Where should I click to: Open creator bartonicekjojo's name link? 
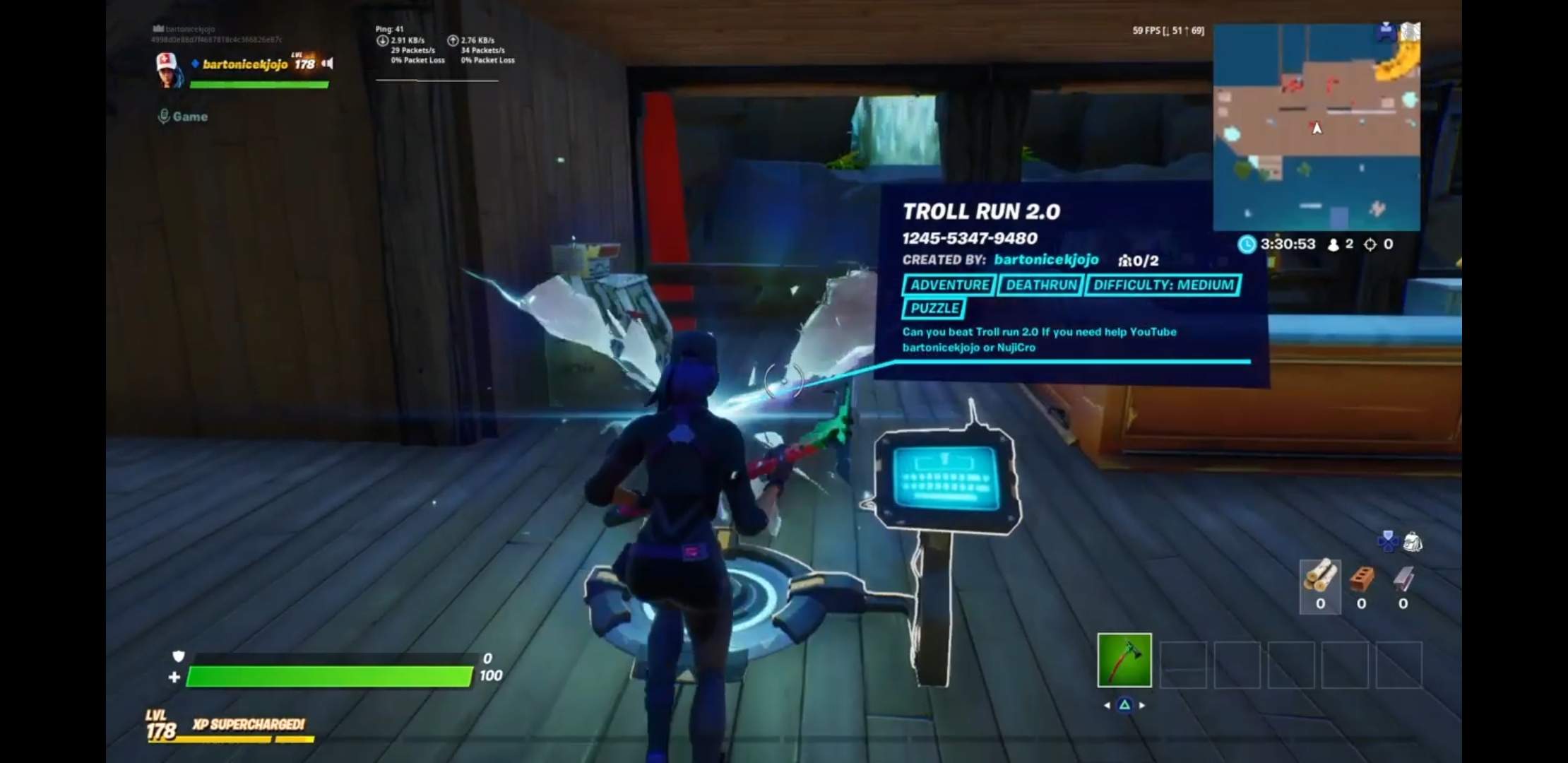[1045, 259]
